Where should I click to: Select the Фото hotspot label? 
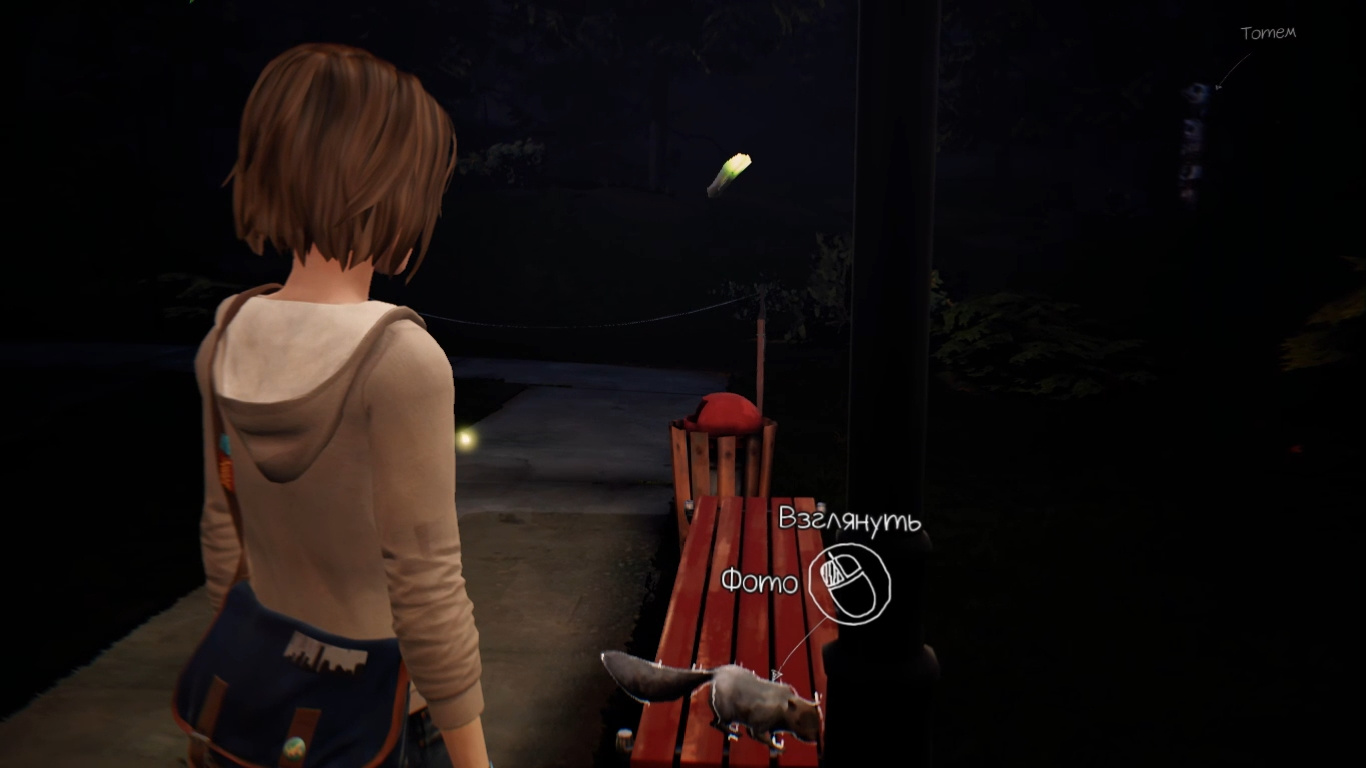pos(759,580)
